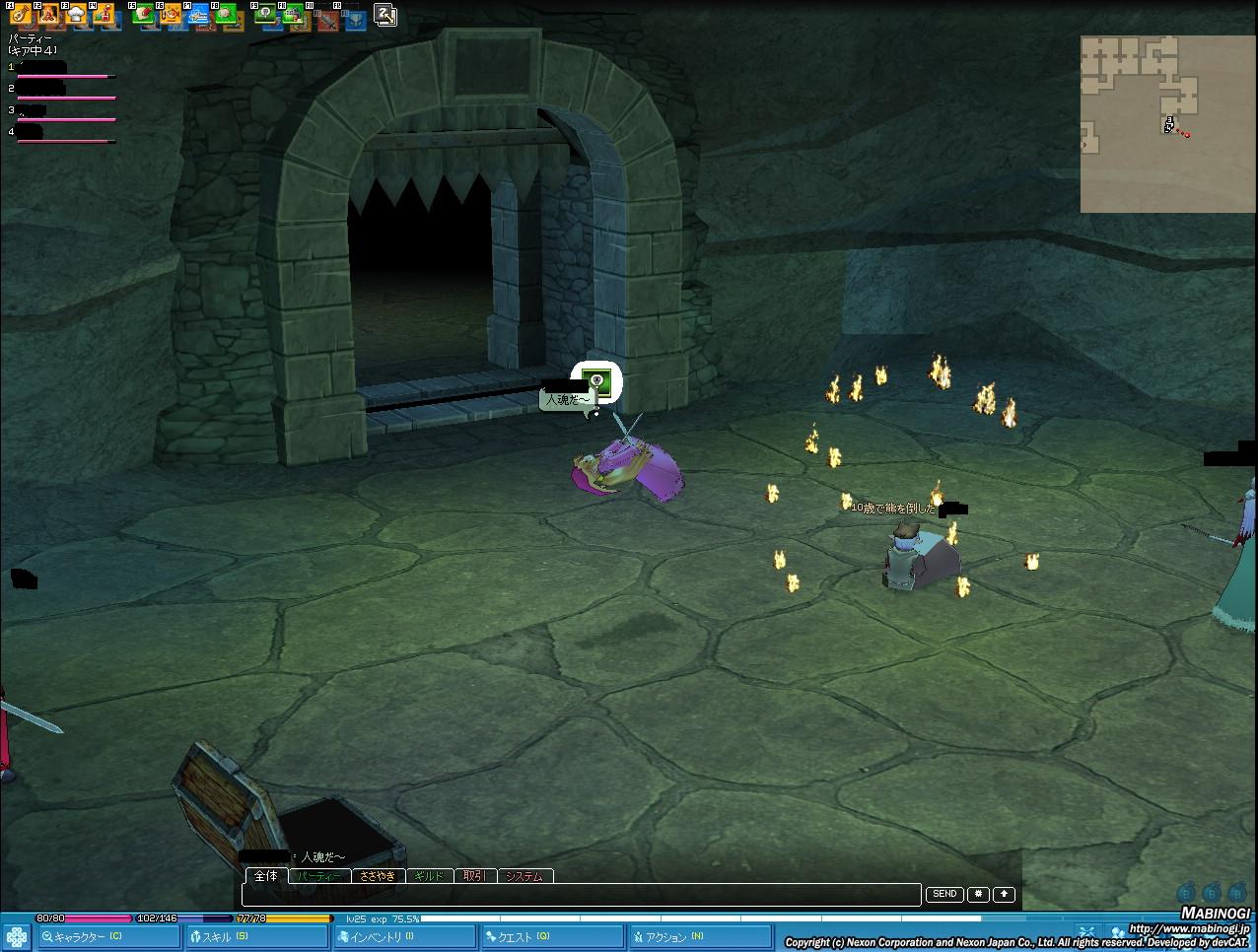Click the up-arrow button beside SEND
The image size is (1258, 952).
click(x=1004, y=894)
